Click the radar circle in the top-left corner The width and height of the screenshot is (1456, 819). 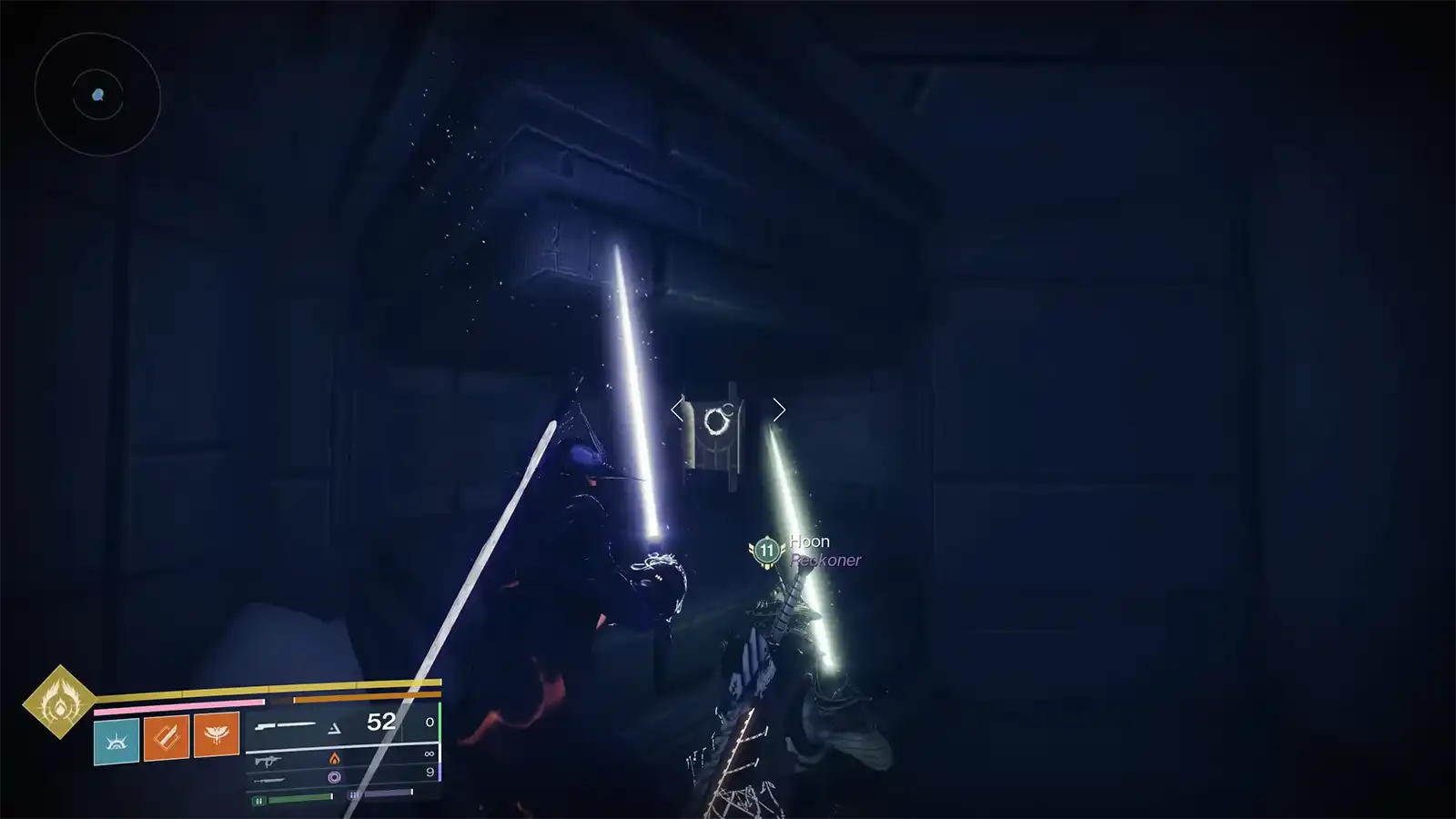(x=98, y=94)
